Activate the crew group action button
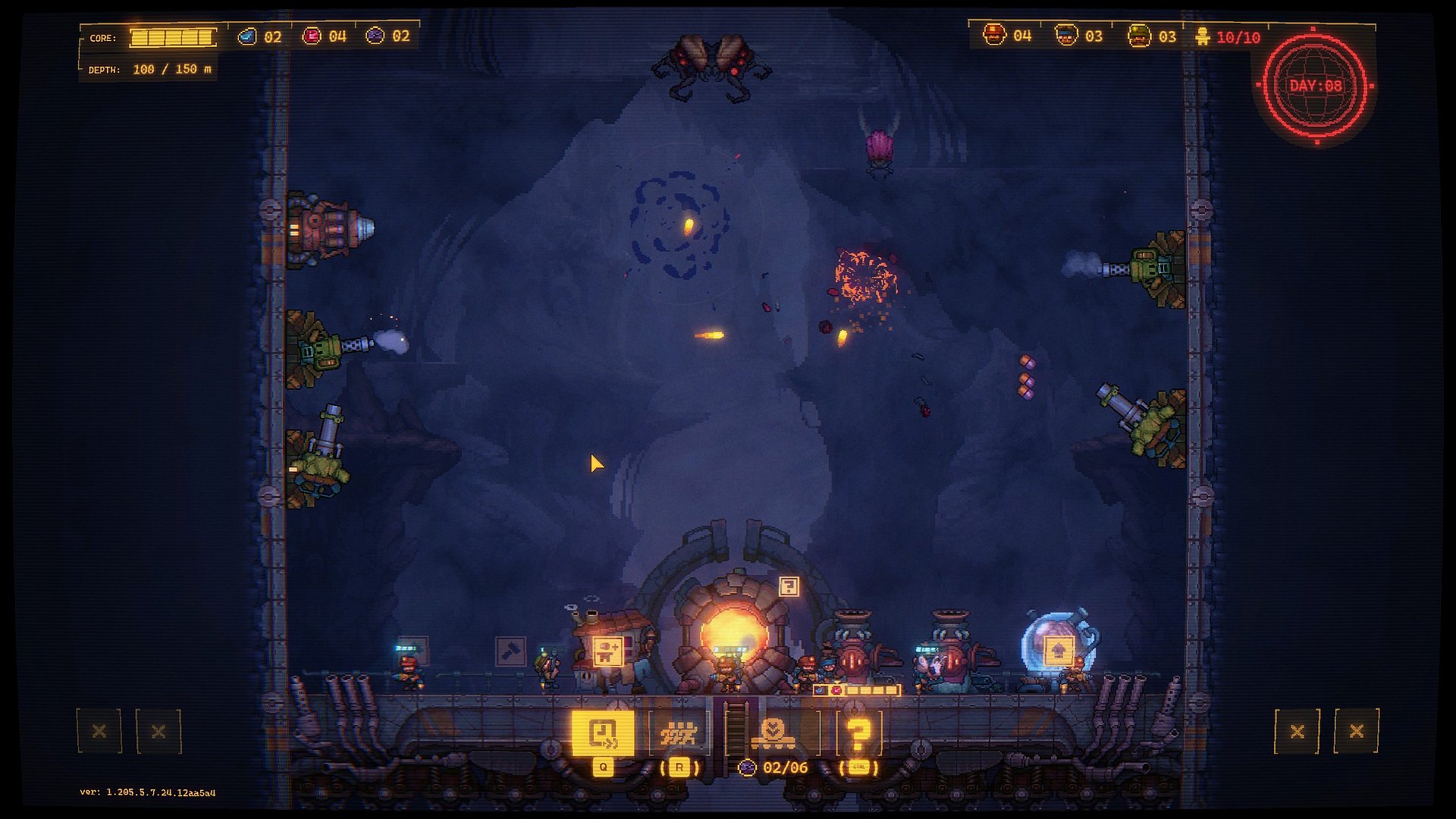Viewport: 1456px width, 819px height. 679,734
